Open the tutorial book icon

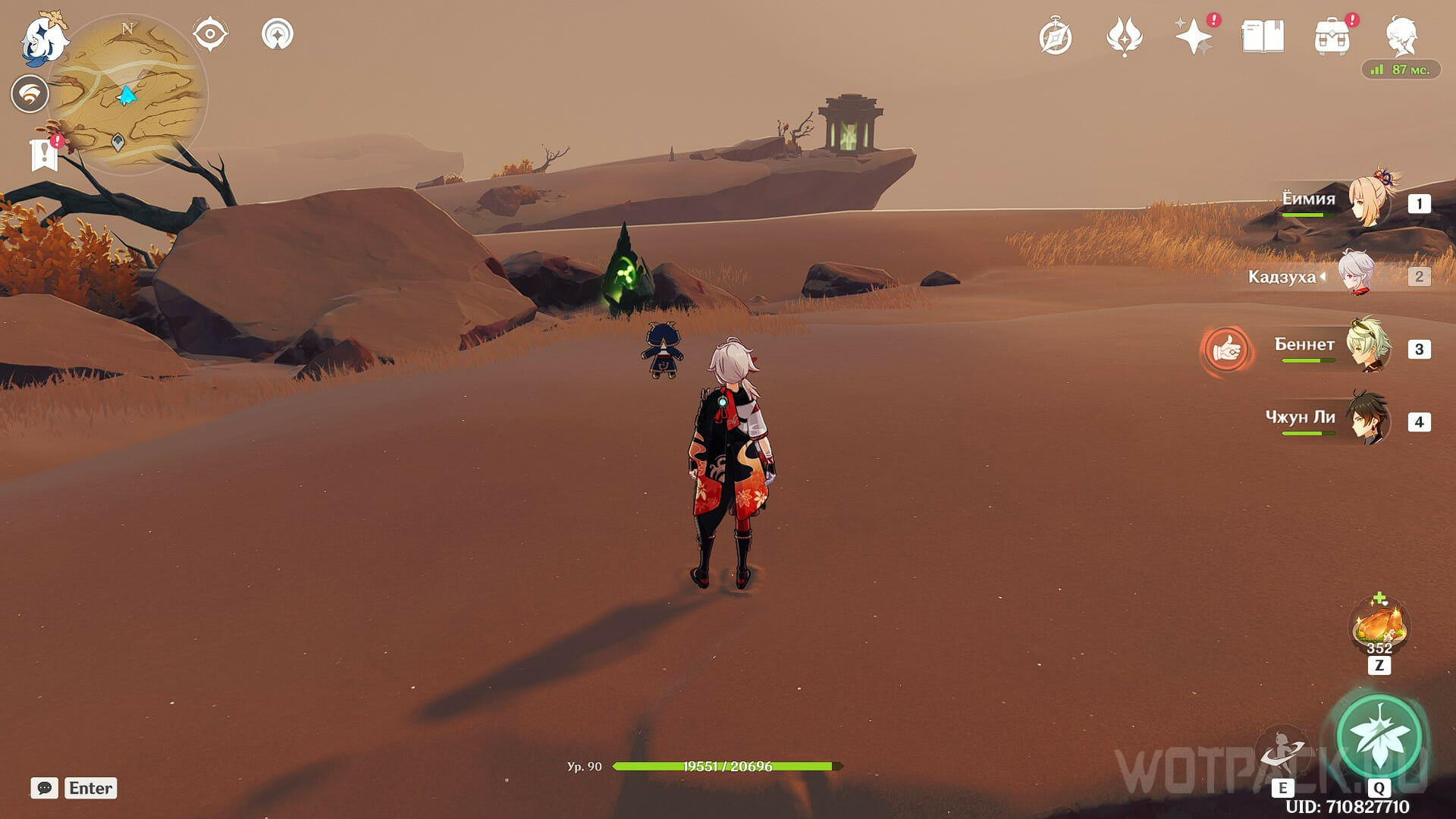point(1263,36)
